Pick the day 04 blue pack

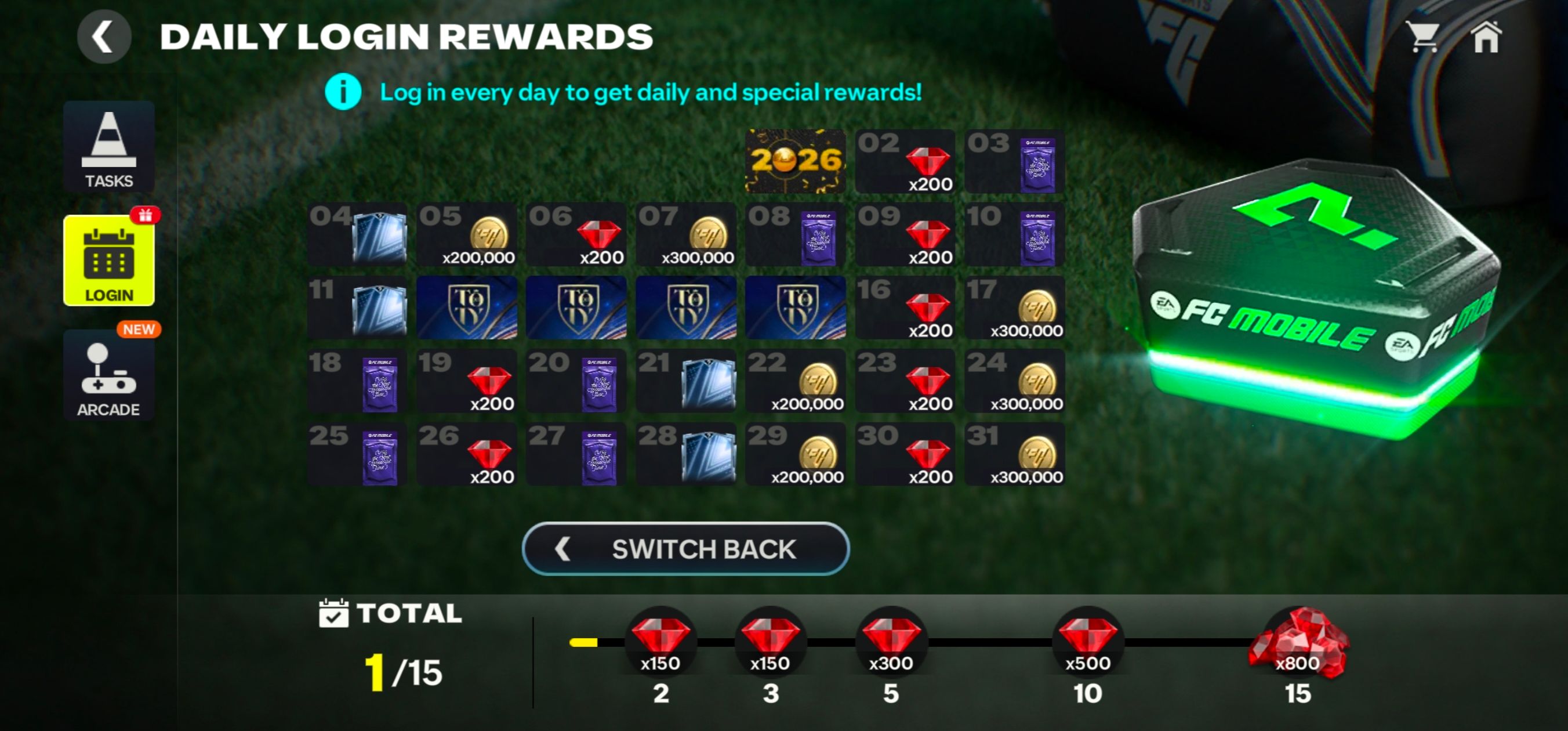pos(357,234)
